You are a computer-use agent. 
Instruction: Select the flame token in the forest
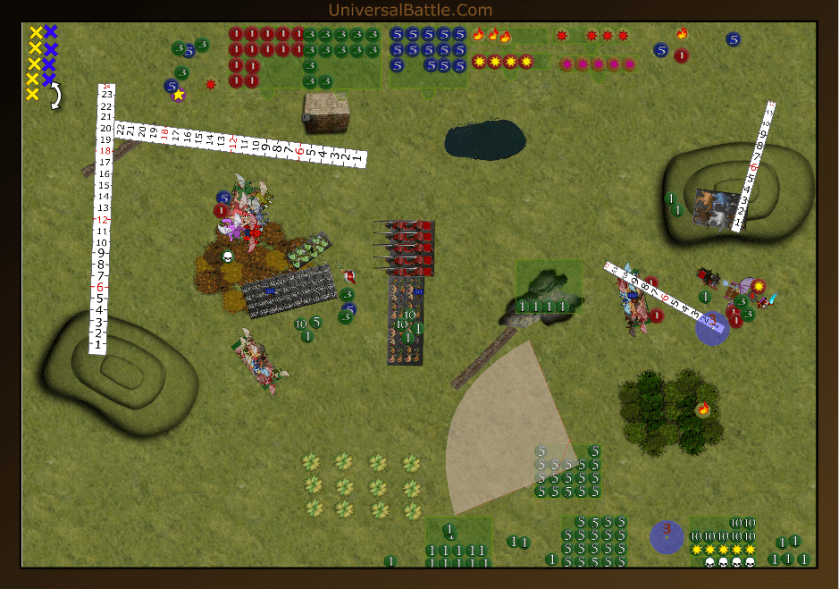703,408
